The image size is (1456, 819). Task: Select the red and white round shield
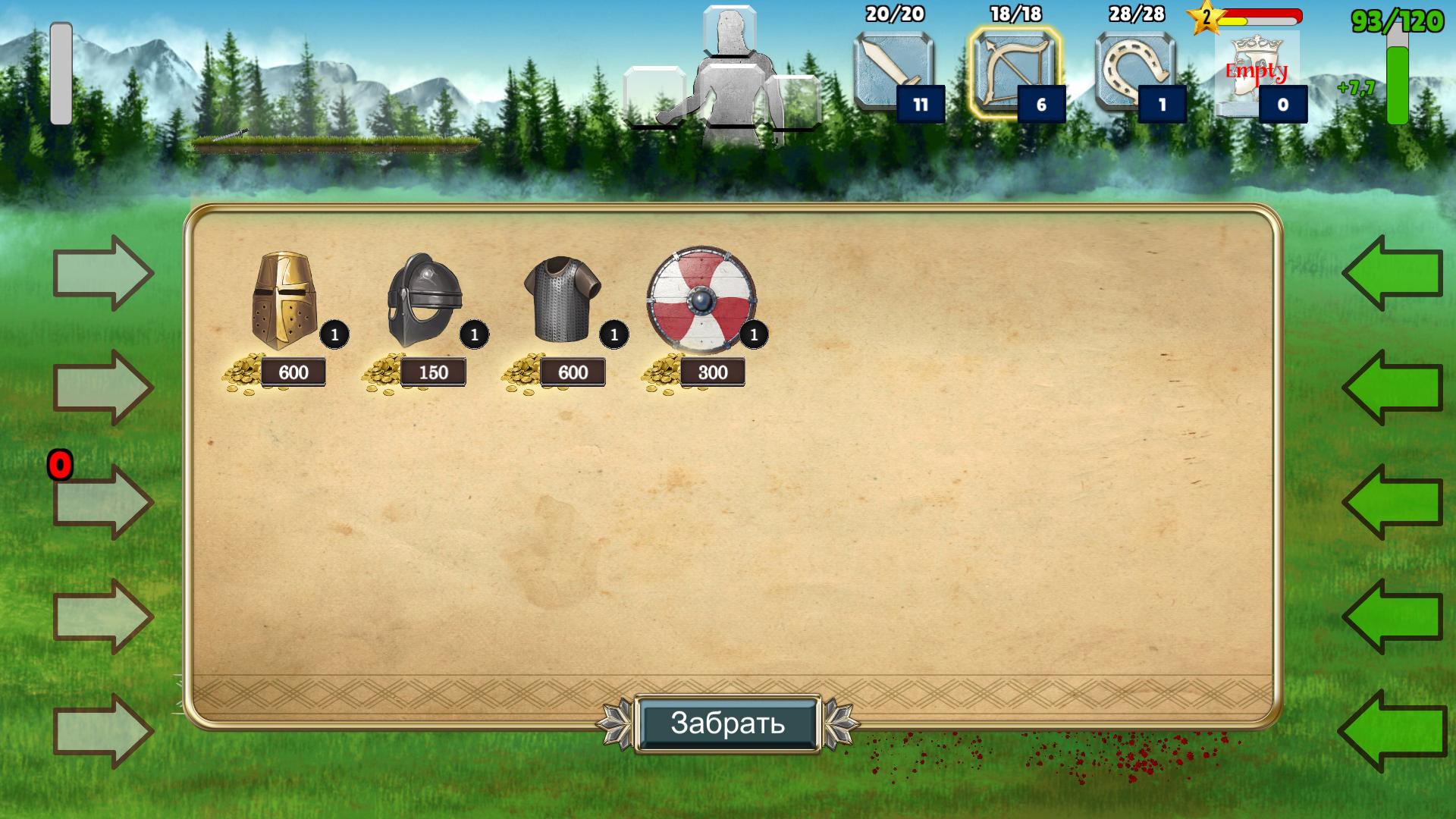coord(701,300)
